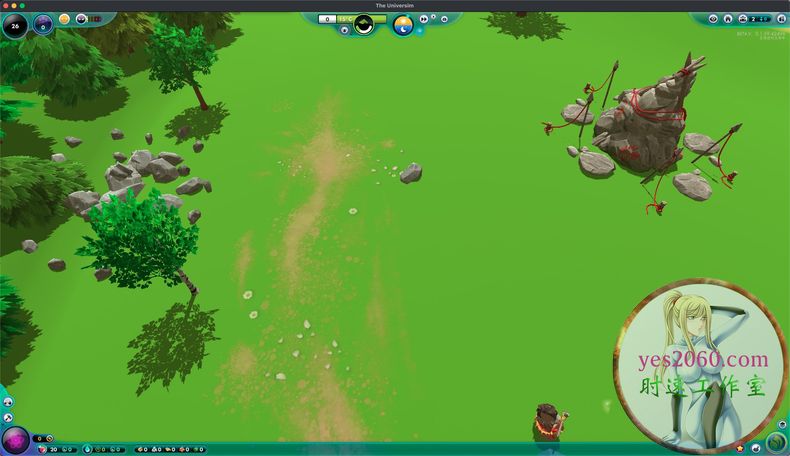Select the hammer build tool button
The width and height of the screenshot is (790, 456).
tap(8, 417)
